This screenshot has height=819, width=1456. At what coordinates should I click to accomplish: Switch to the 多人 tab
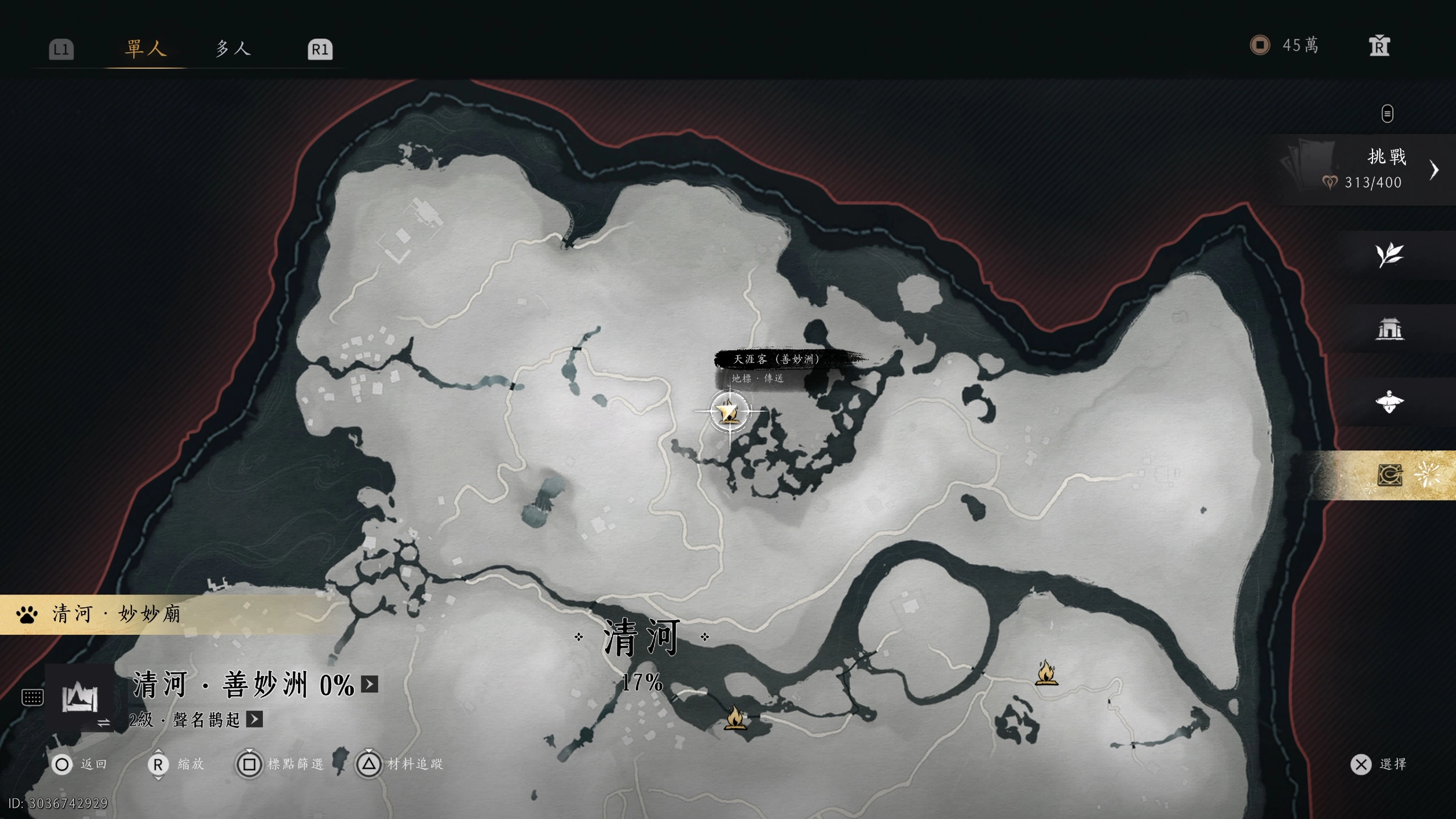point(233,48)
